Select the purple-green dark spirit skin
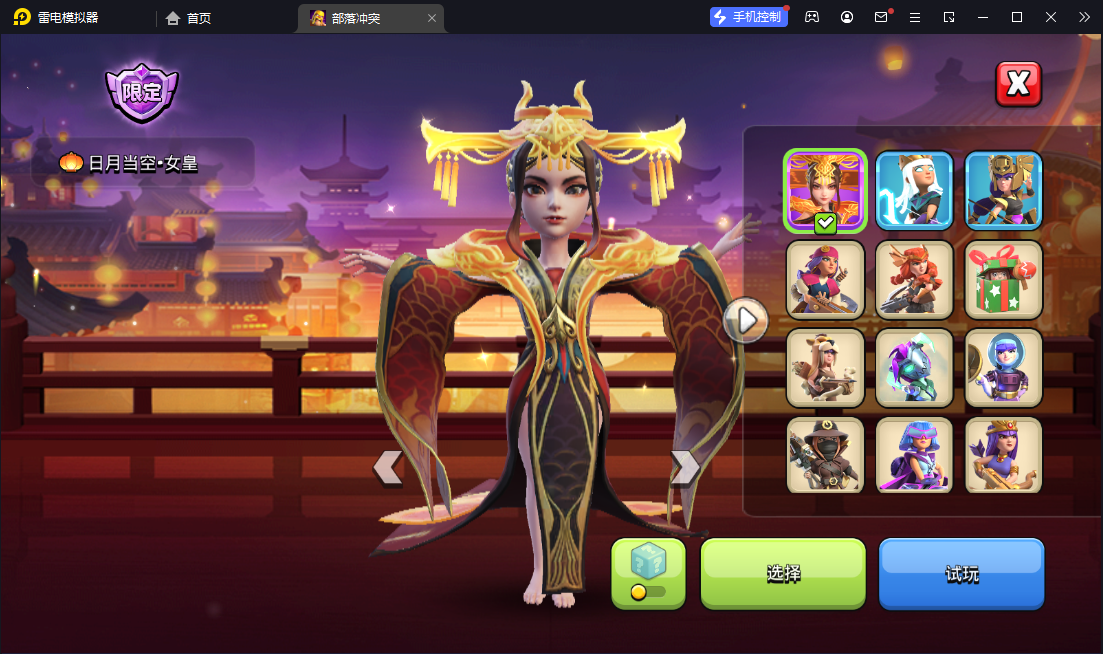The width and height of the screenshot is (1103, 654). [x=914, y=367]
